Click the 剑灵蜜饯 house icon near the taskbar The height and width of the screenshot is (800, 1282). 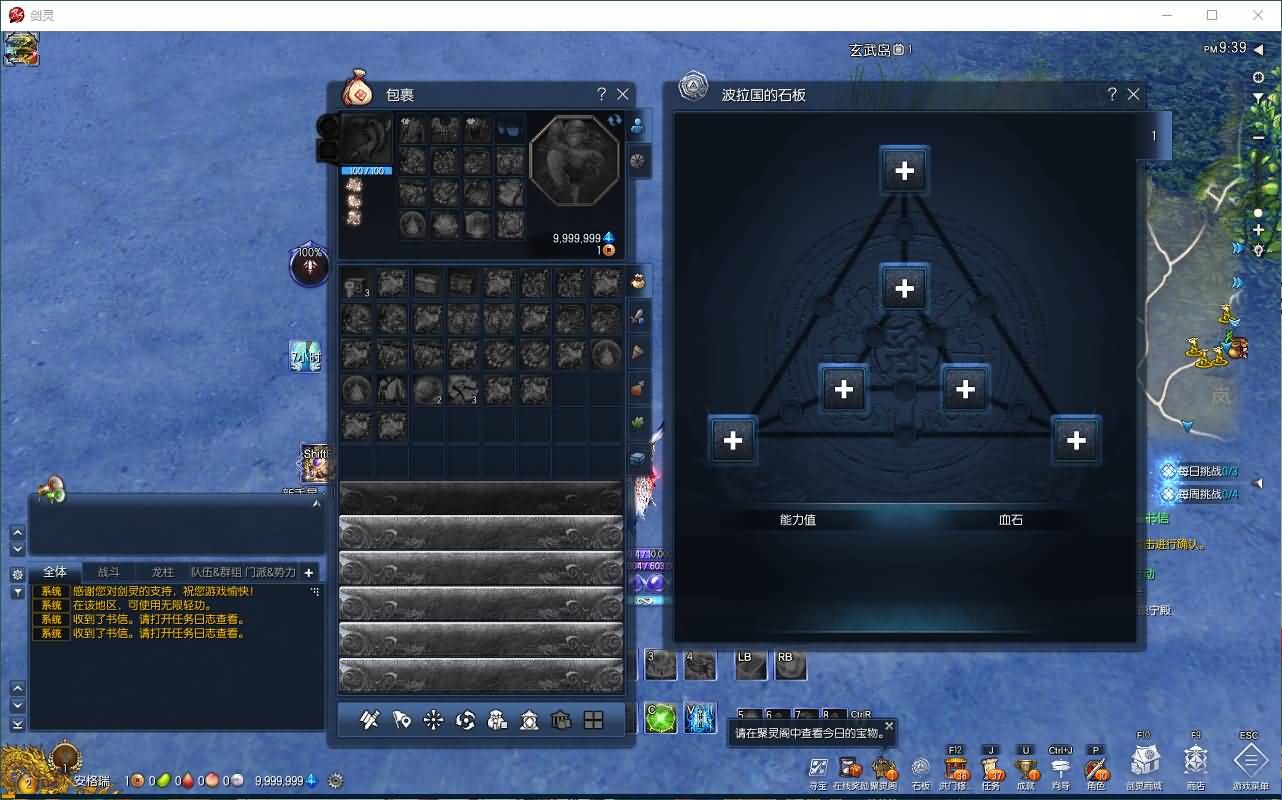point(1146,765)
